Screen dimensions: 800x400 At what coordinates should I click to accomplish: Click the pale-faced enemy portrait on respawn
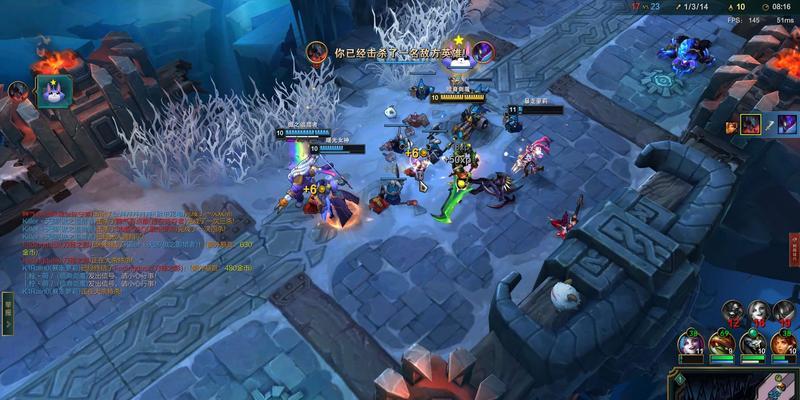758,311
